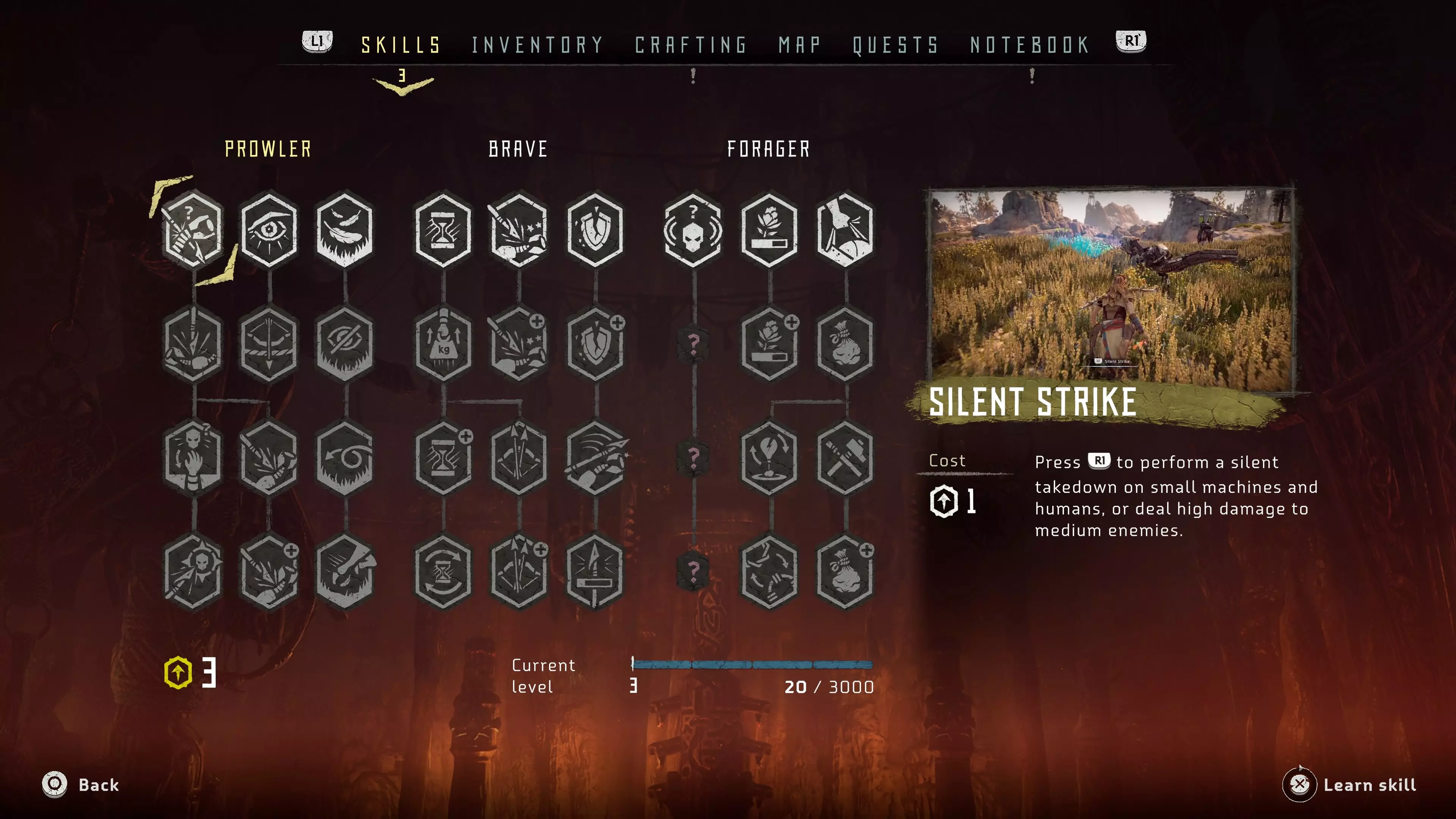Select the Prowler skill tree heading
This screenshot has width=1456, height=819.
click(x=268, y=149)
